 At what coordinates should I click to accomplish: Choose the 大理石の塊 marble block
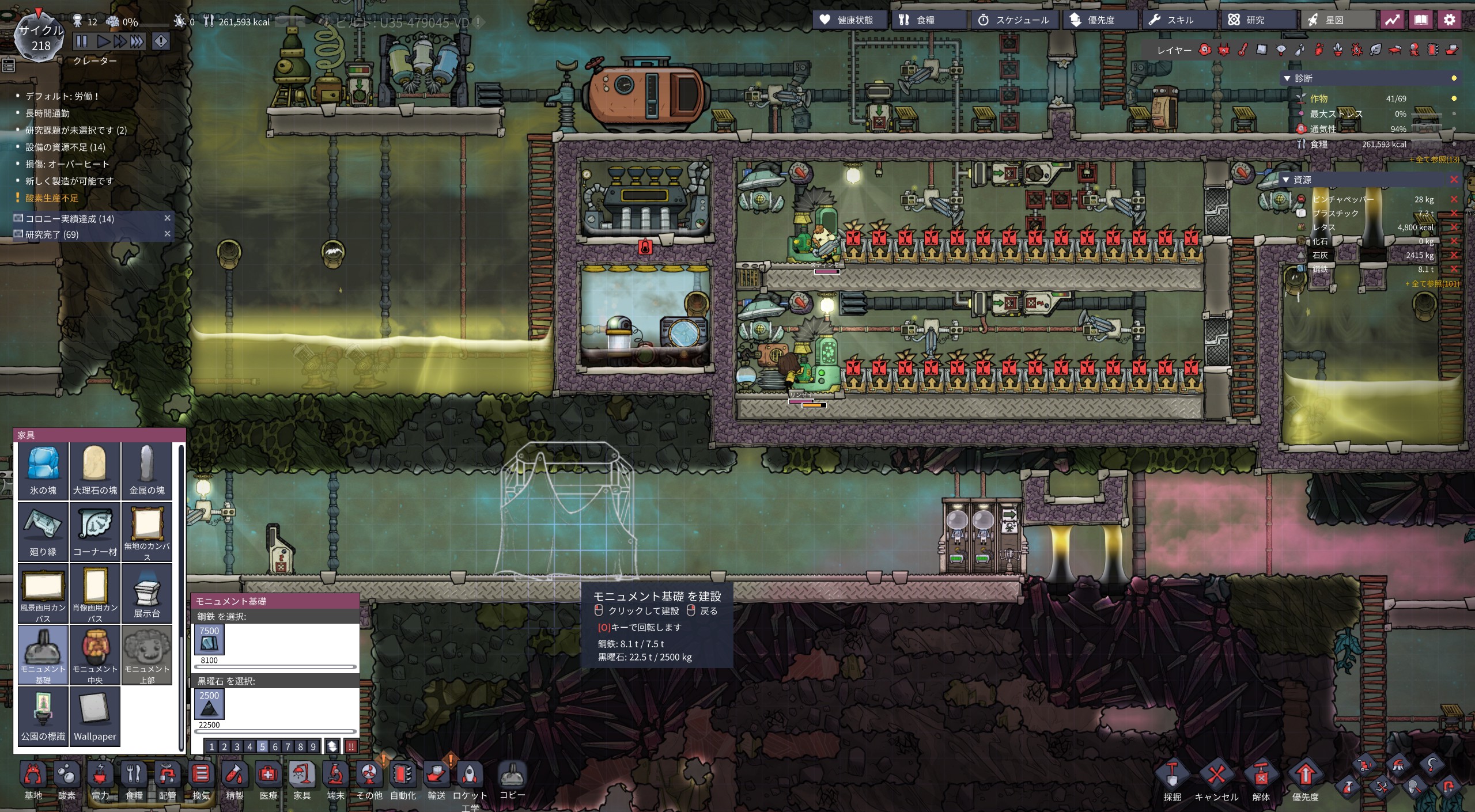pos(95,470)
